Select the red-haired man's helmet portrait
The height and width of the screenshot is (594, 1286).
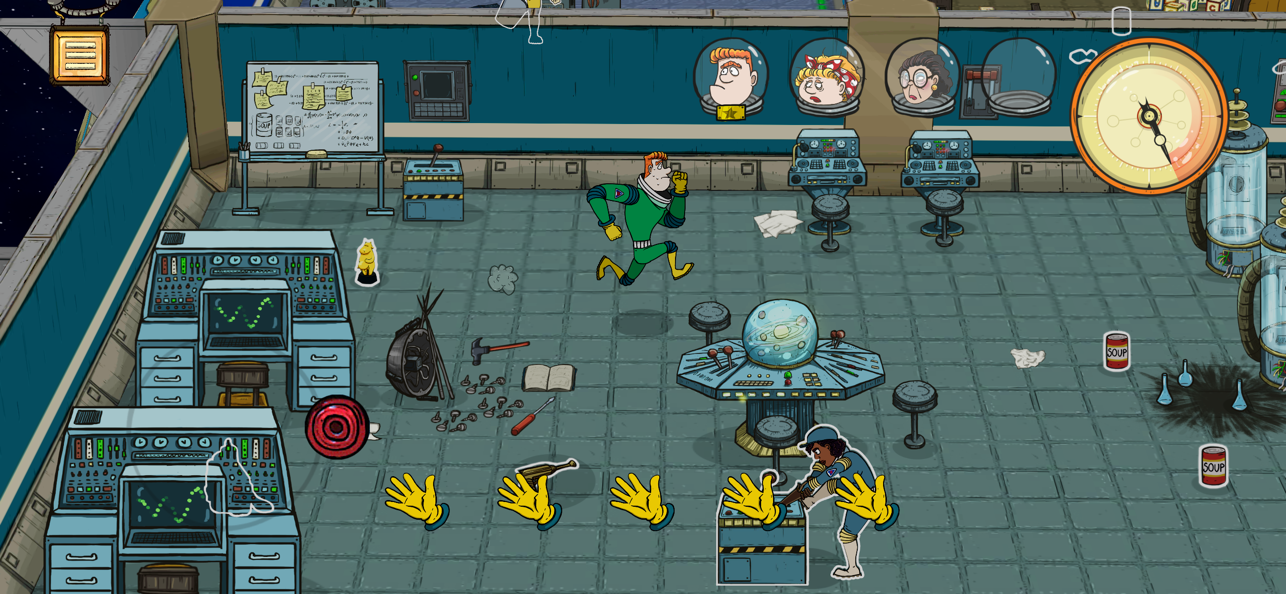point(730,78)
